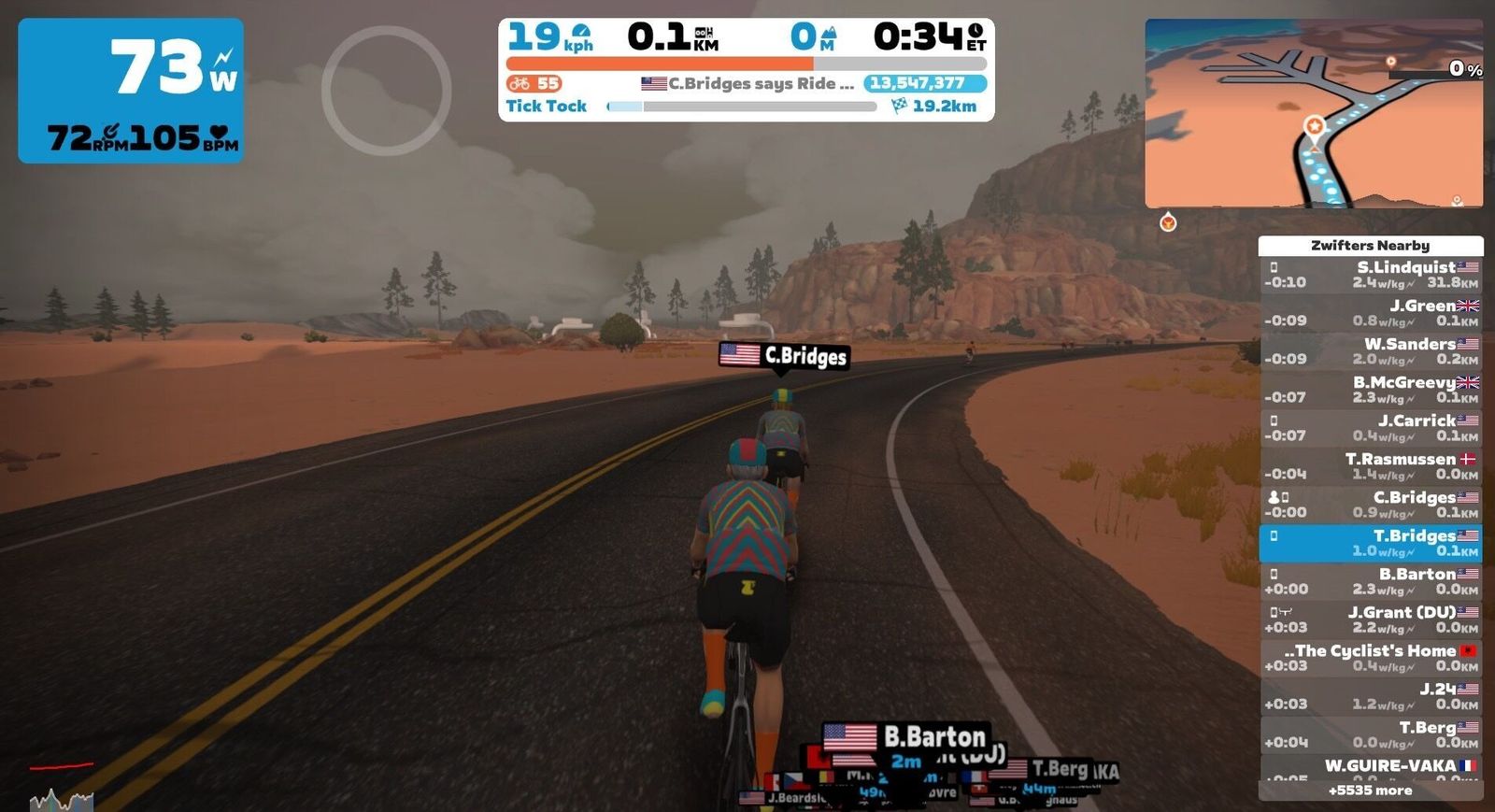Select the C.Bridges name tag above the rider
The width and height of the screenshot is (1495, 812).
[785, 356]
